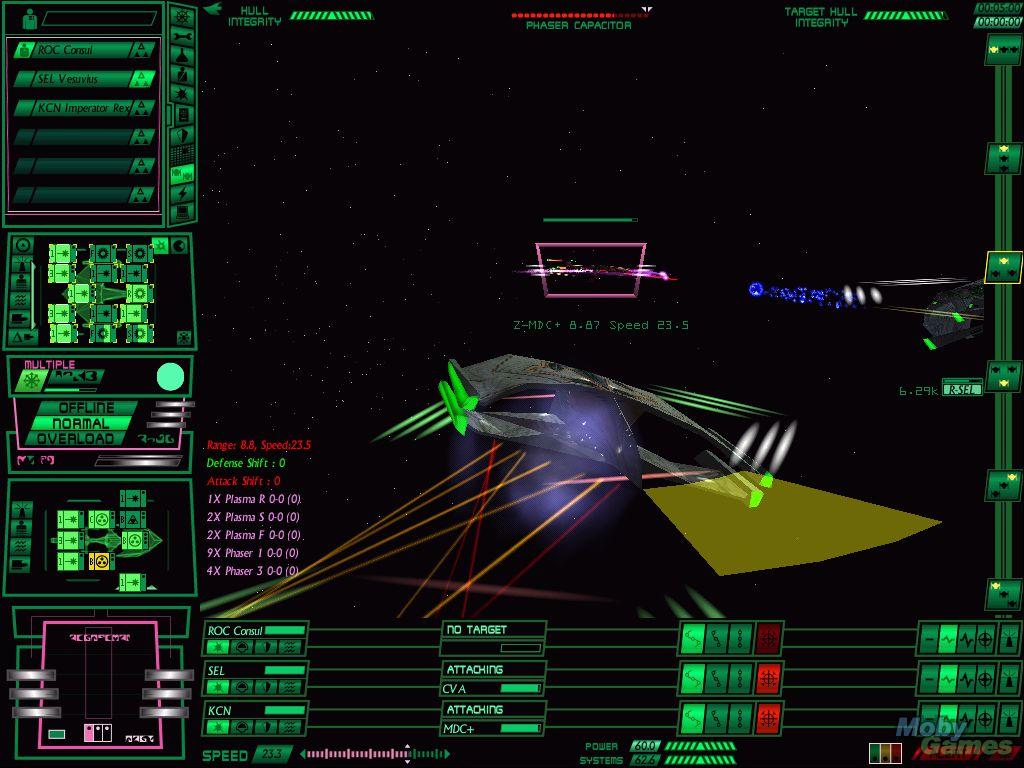The width and height of the screenshot is (1024, 768).
Task: Click the red target icon in SEL row
Action: 768,678
